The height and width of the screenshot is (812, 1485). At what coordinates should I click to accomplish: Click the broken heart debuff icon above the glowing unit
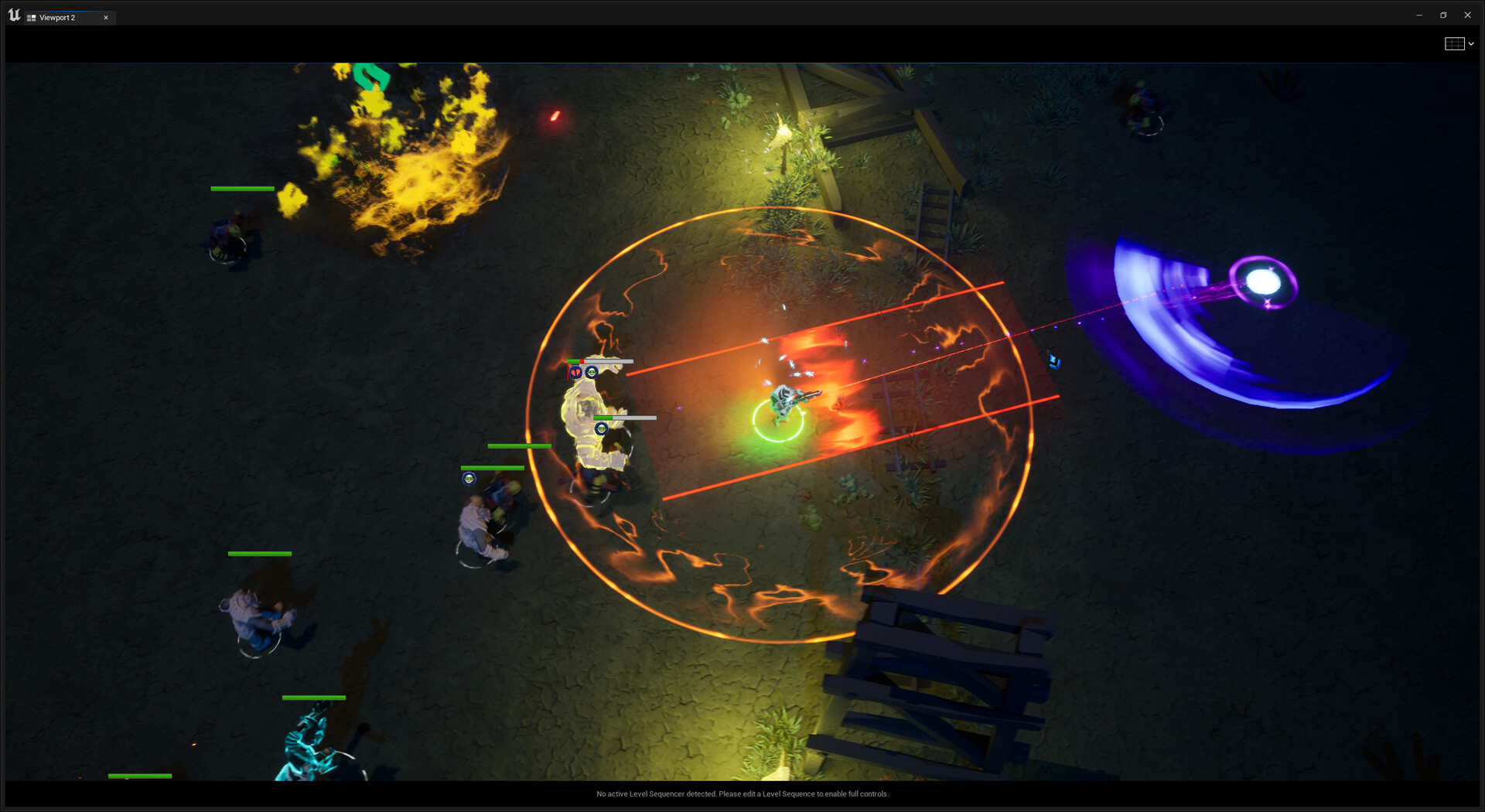(575, 371)
